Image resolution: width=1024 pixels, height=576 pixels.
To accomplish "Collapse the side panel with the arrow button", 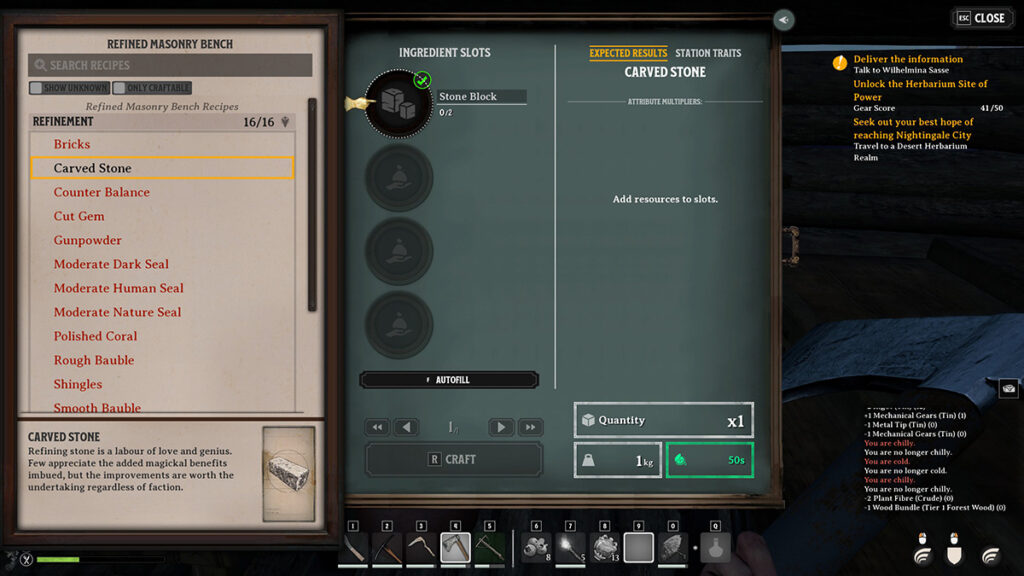I will [x=784, y=20].
